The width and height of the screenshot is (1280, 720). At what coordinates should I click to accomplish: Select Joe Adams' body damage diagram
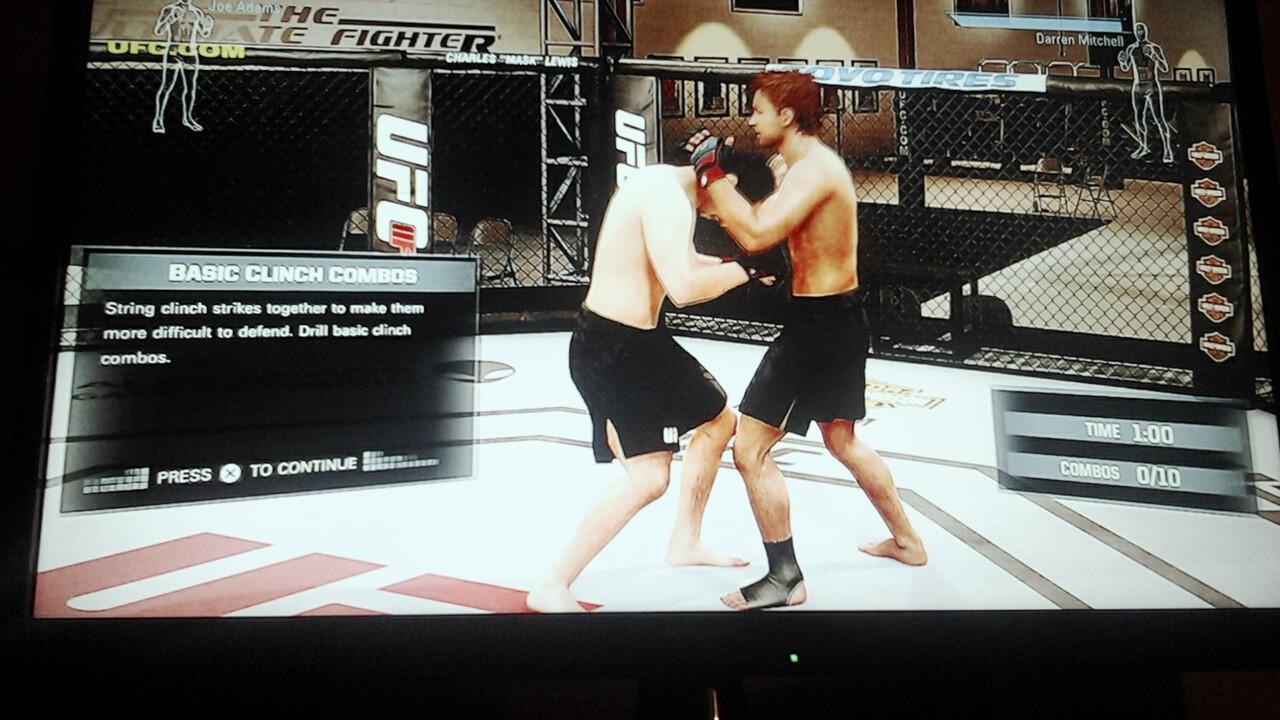[x=181, y=66]
